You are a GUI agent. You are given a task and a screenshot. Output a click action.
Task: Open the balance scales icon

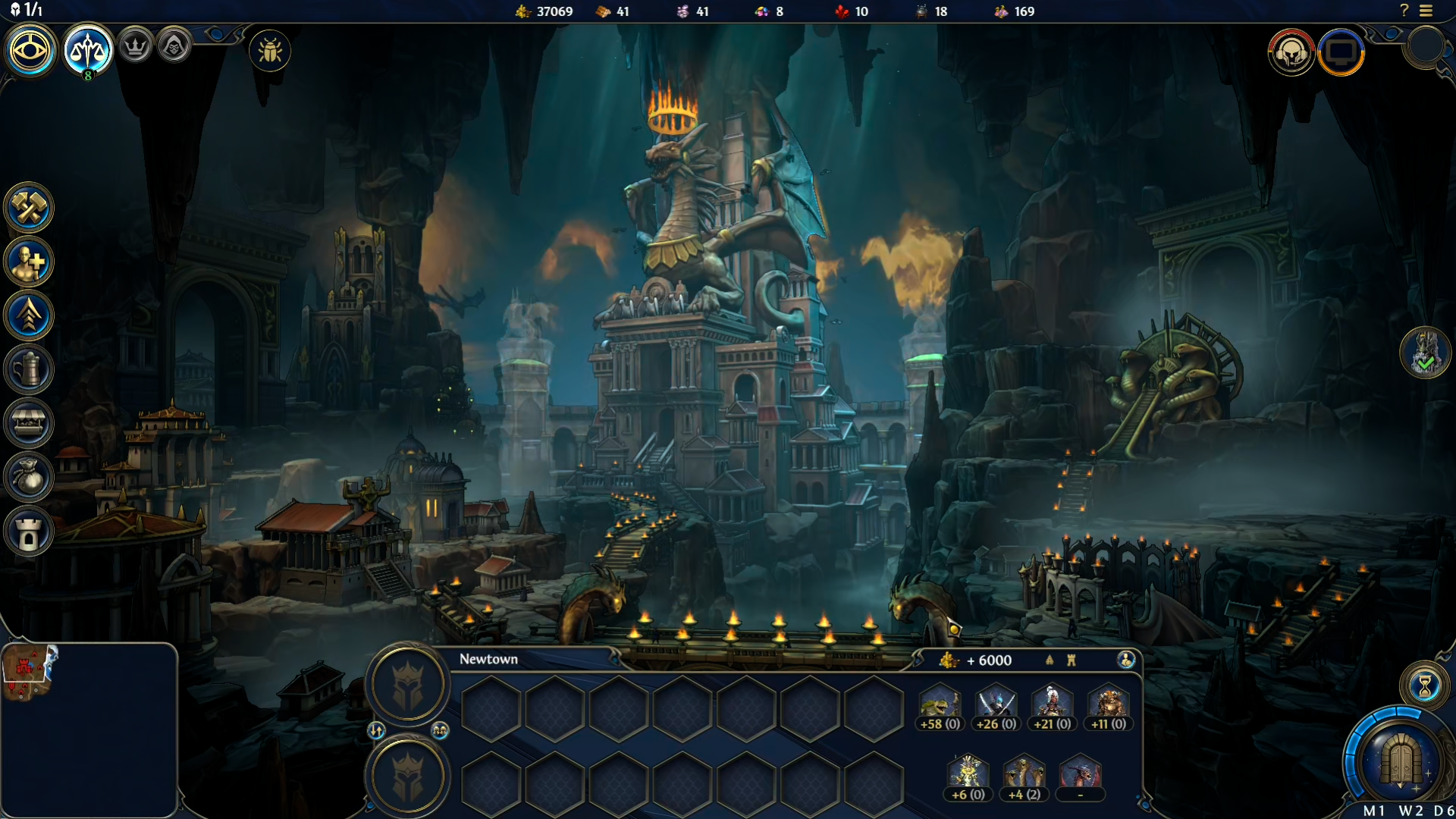(x=88, y=51)
